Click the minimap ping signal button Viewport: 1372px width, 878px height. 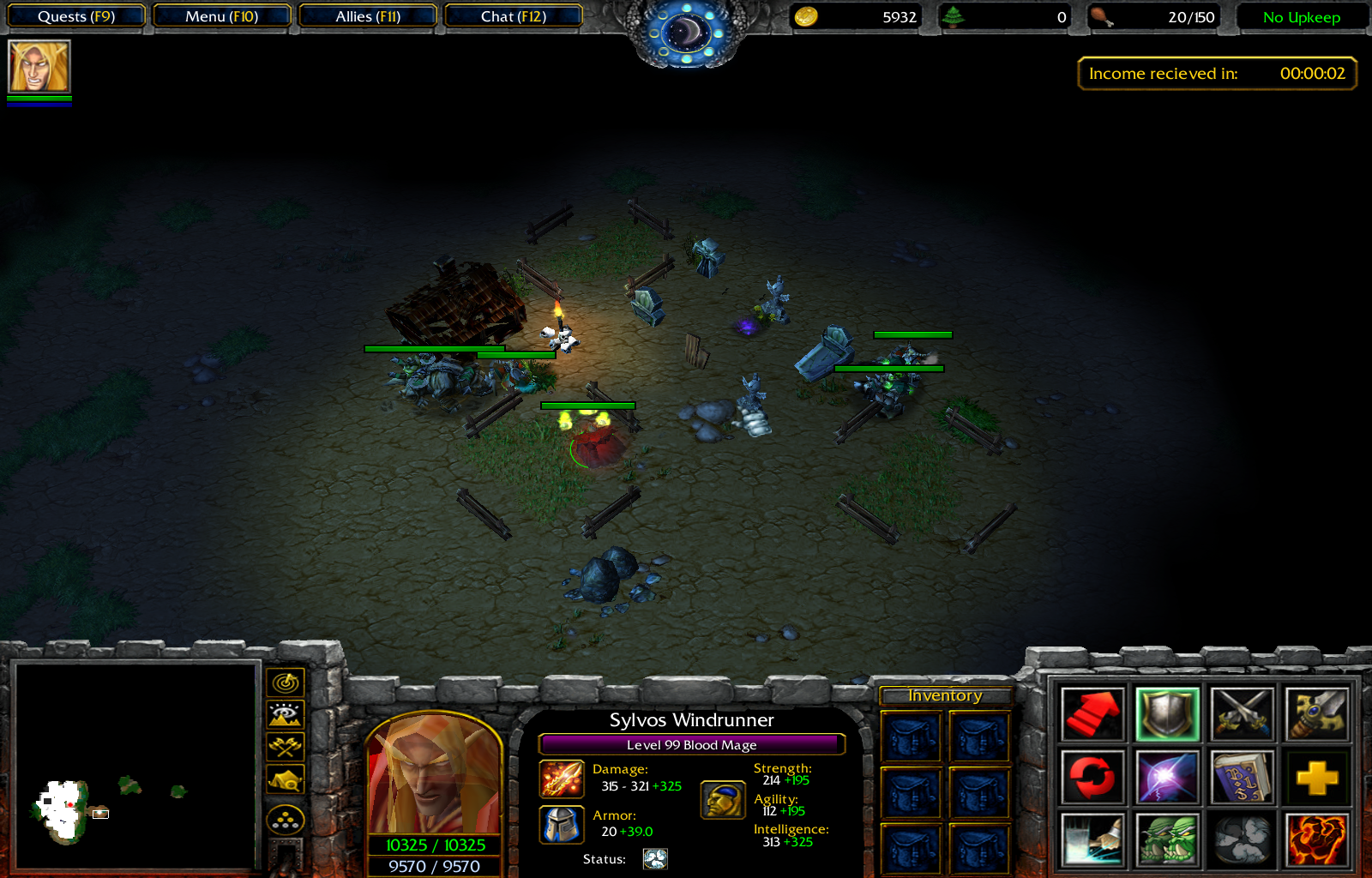(286, 683)
